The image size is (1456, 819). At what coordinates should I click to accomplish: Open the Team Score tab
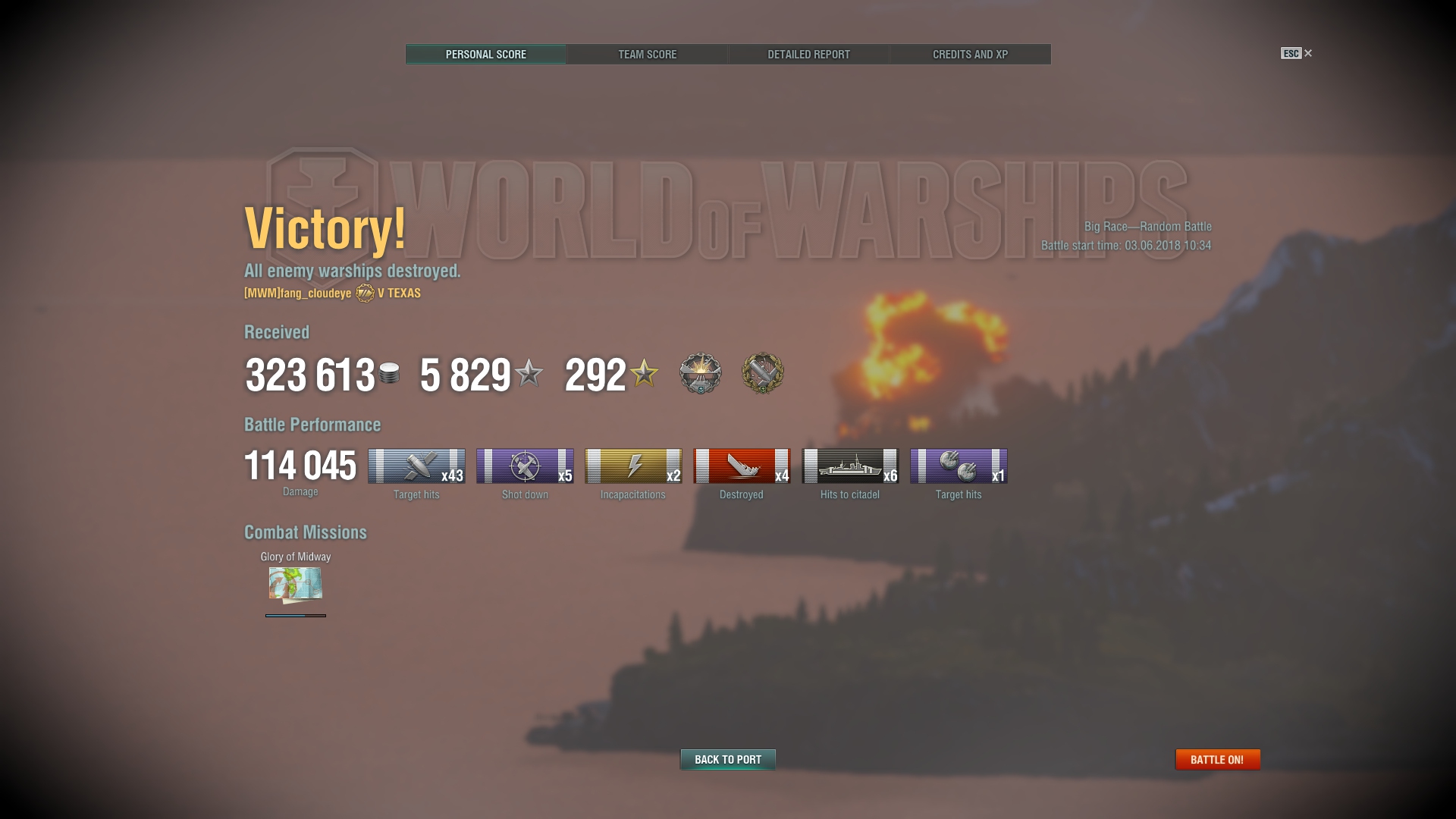pyautogui.click(x=647, y=55)
